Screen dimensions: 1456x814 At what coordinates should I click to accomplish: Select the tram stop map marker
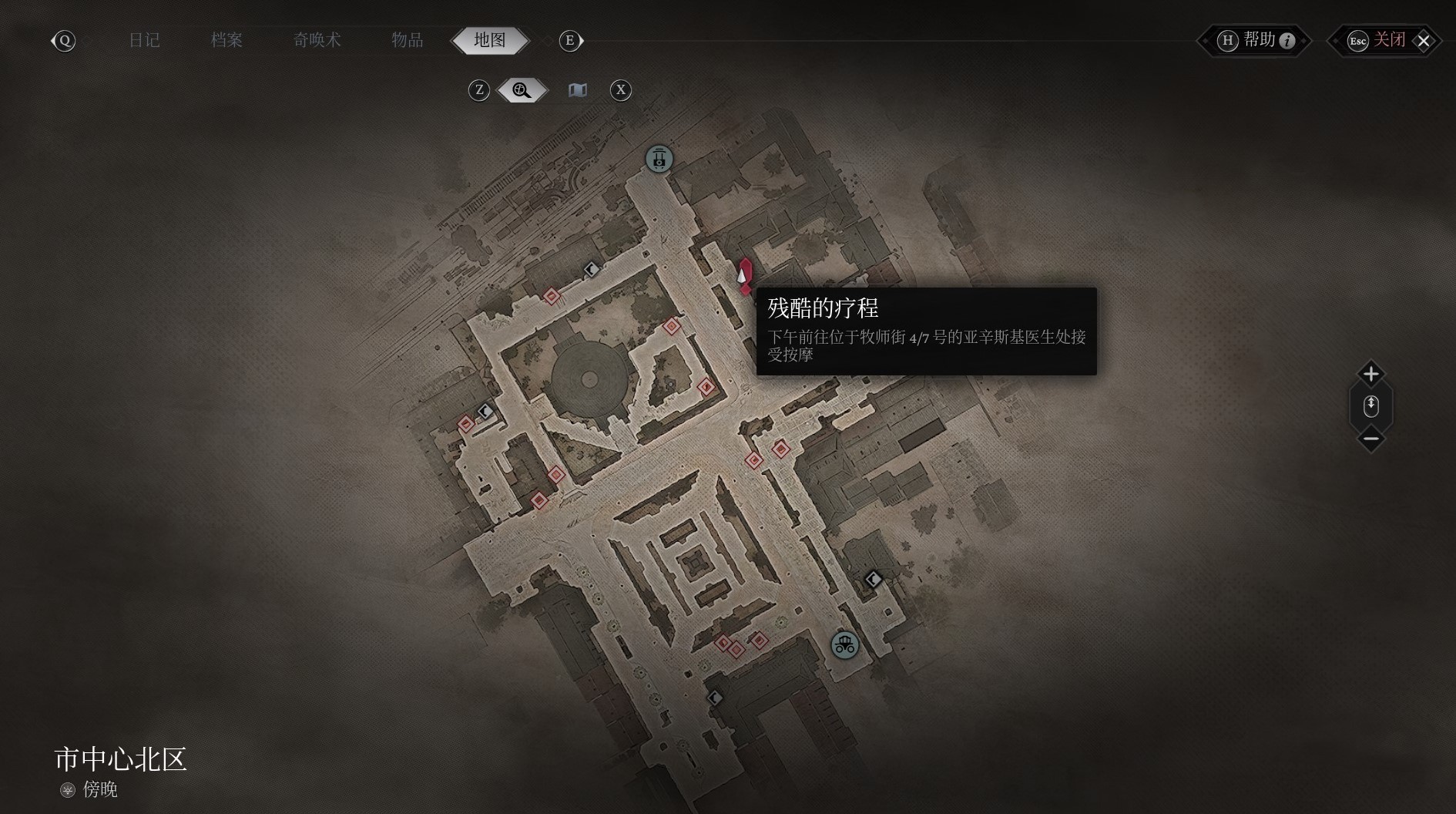click(x=659, y=160)
